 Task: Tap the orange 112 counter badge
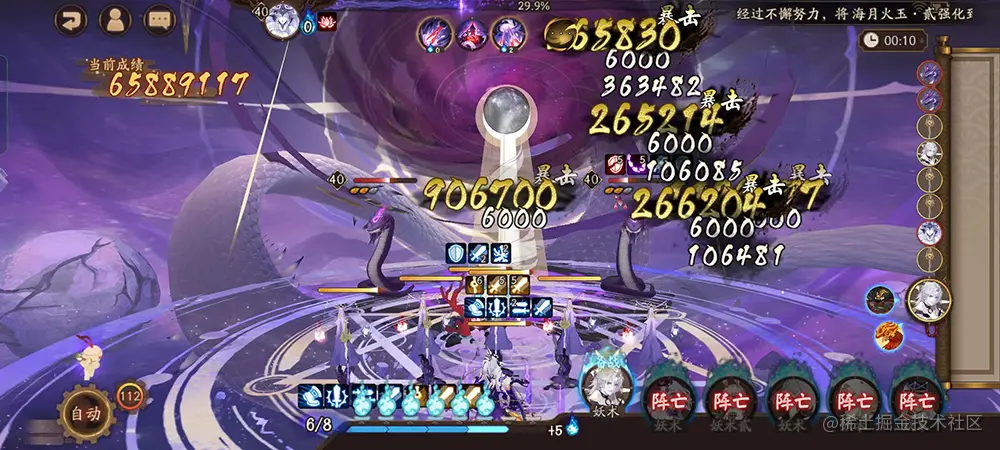click(129, 396)
